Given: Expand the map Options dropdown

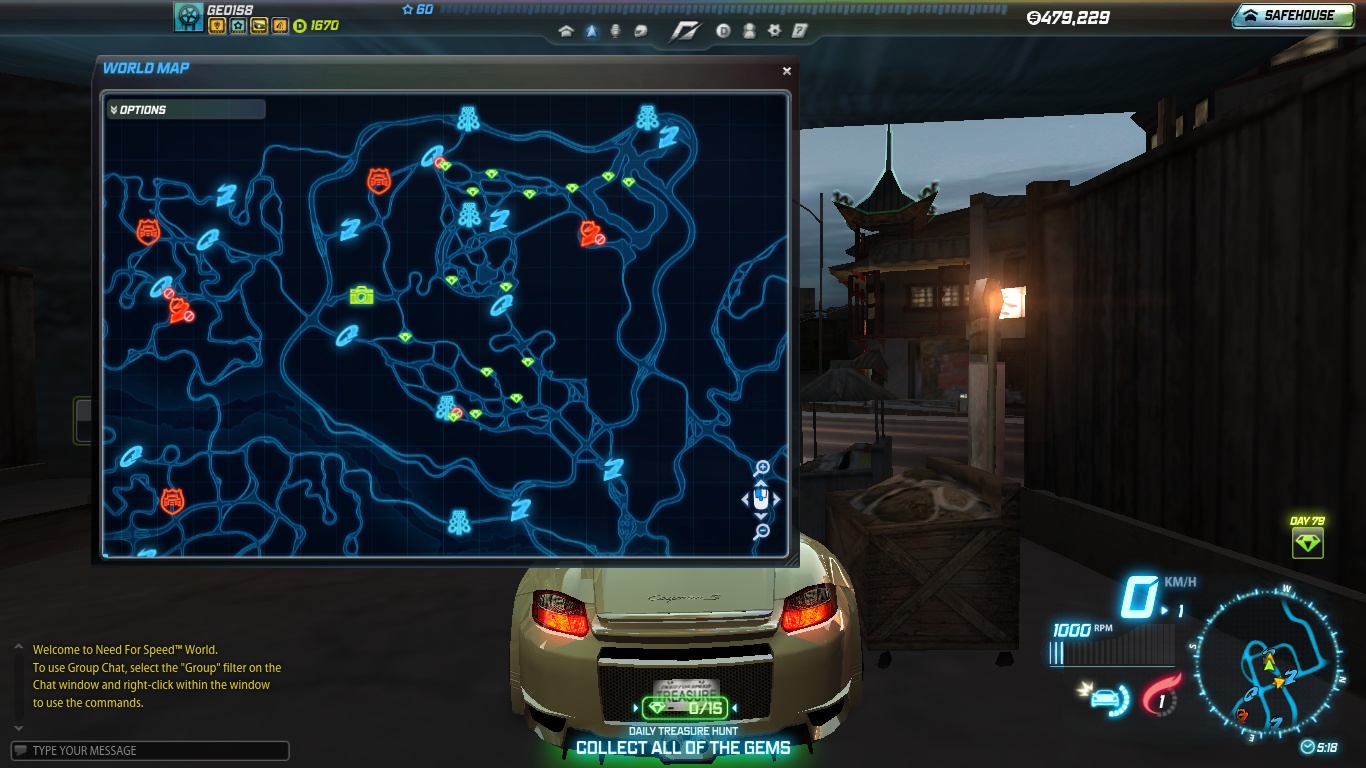Looking at the screenshot, I should point(186,109).
